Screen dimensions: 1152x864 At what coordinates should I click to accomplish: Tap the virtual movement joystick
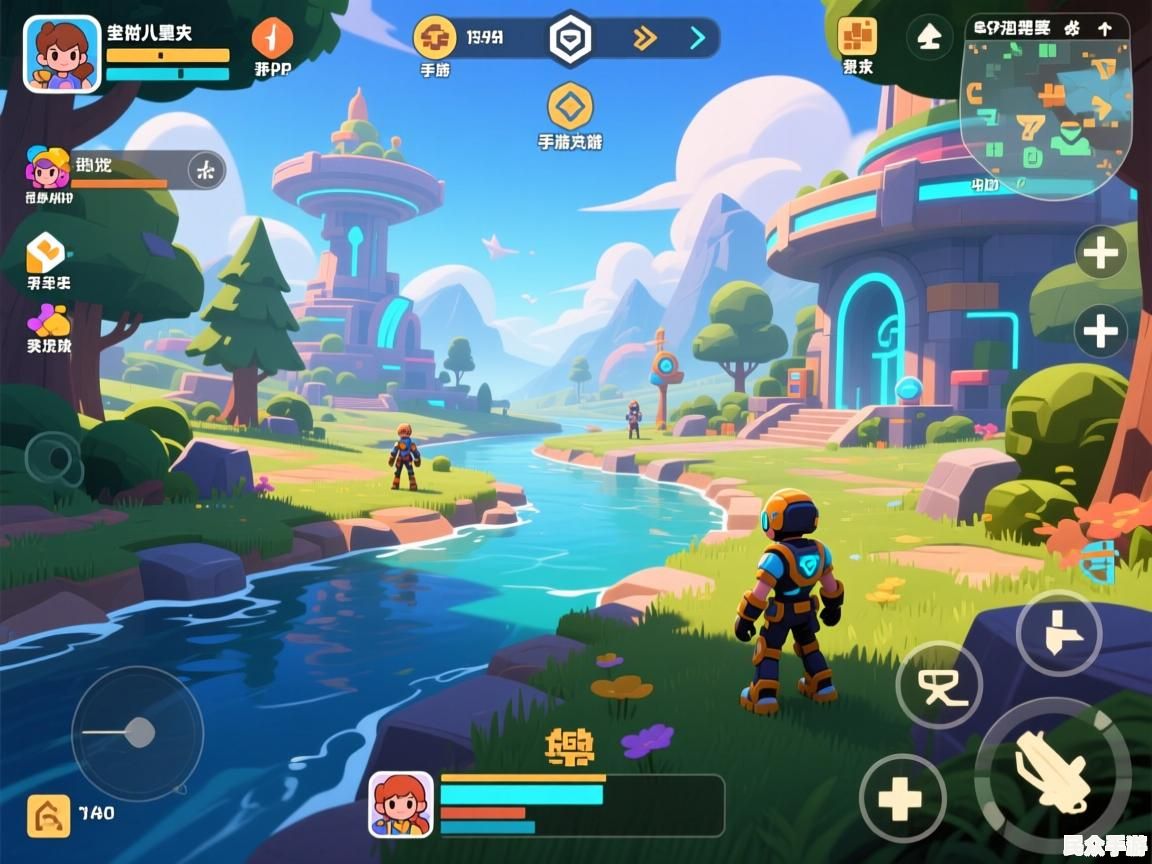[x=137, y=733]
